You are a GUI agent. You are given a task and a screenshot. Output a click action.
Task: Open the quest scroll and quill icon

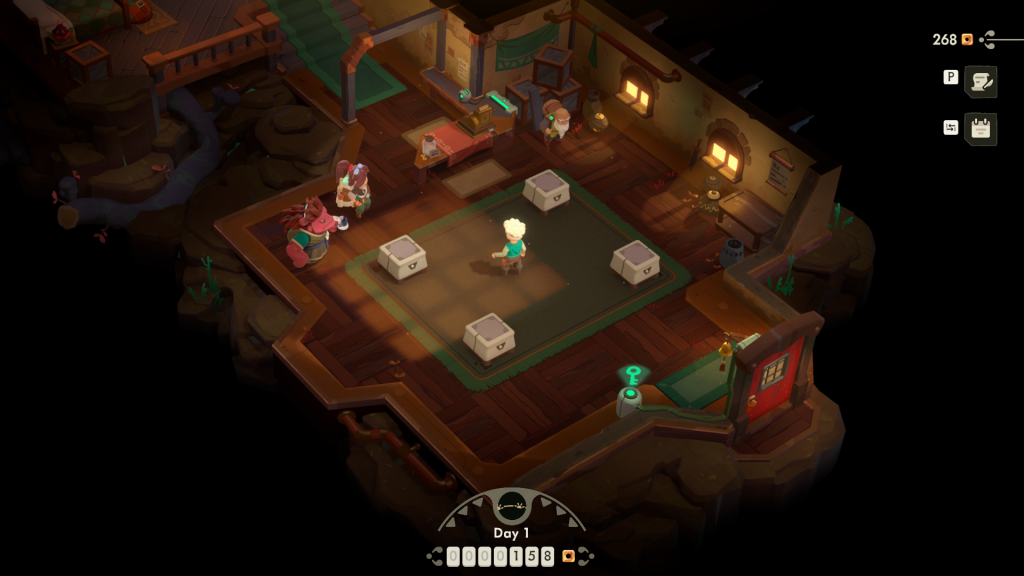click(981, 81)
